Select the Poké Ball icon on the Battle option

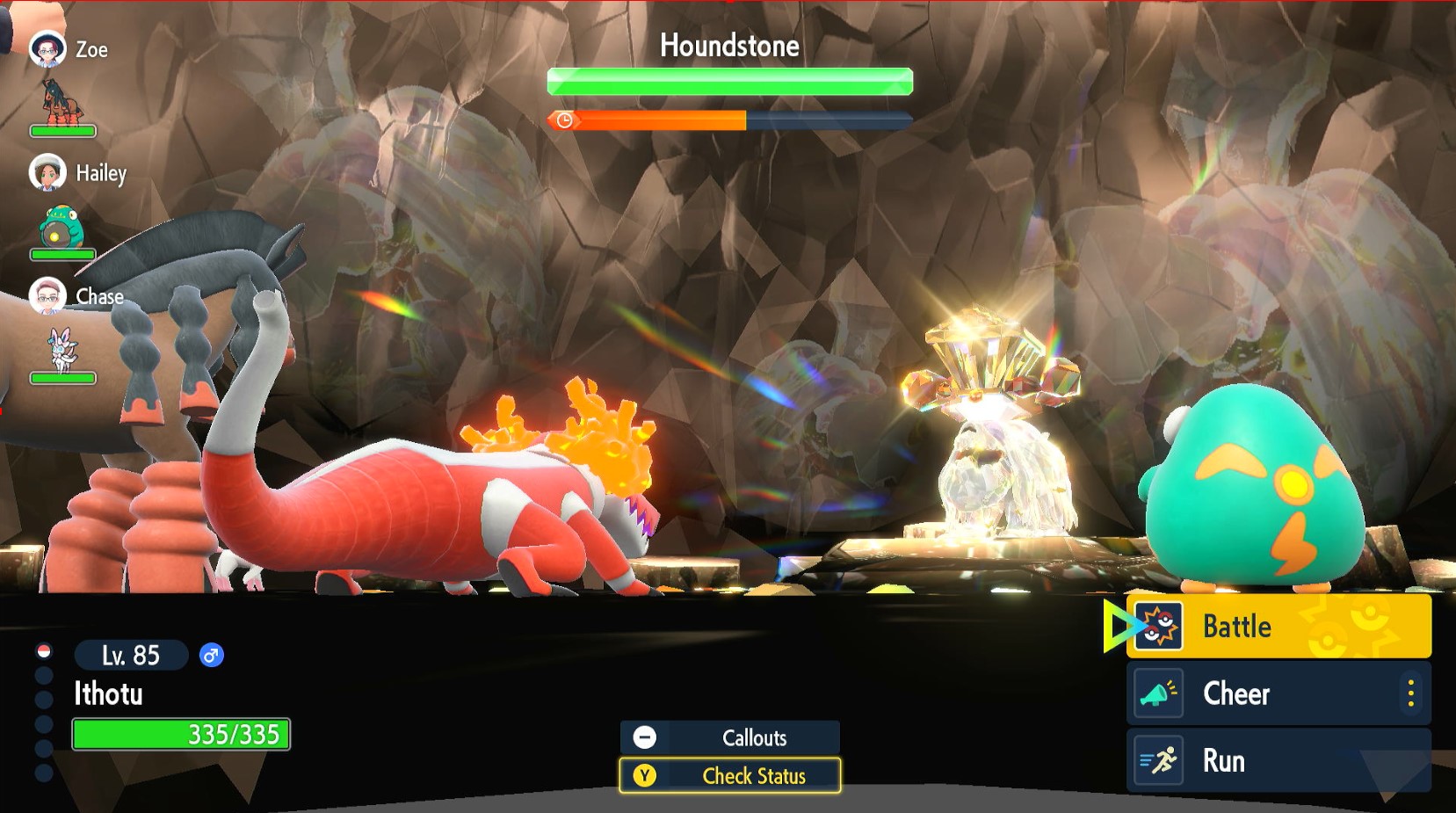pyautogui.click(x=1160, y=626)
